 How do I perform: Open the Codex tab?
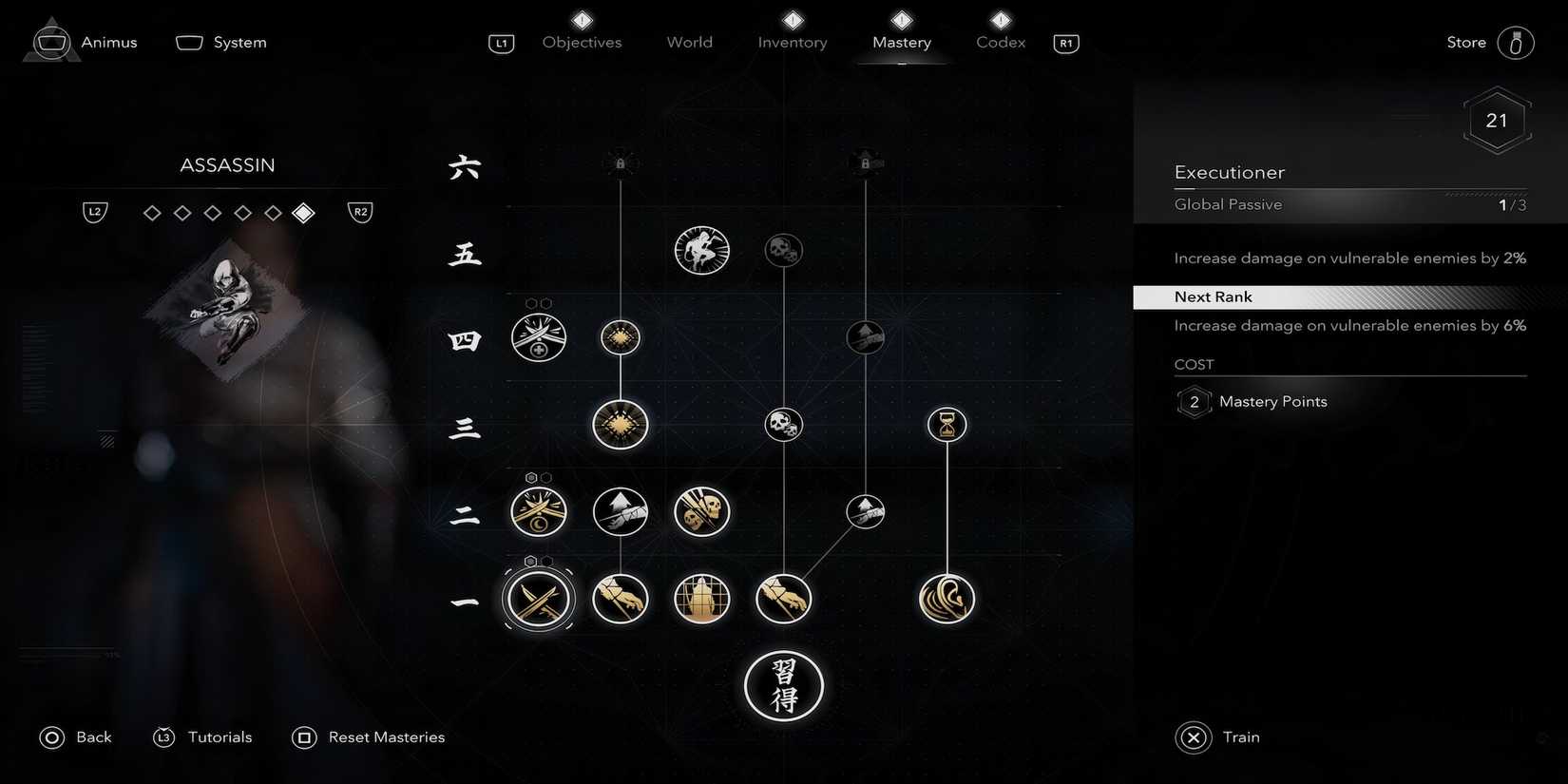[1000, 42]
